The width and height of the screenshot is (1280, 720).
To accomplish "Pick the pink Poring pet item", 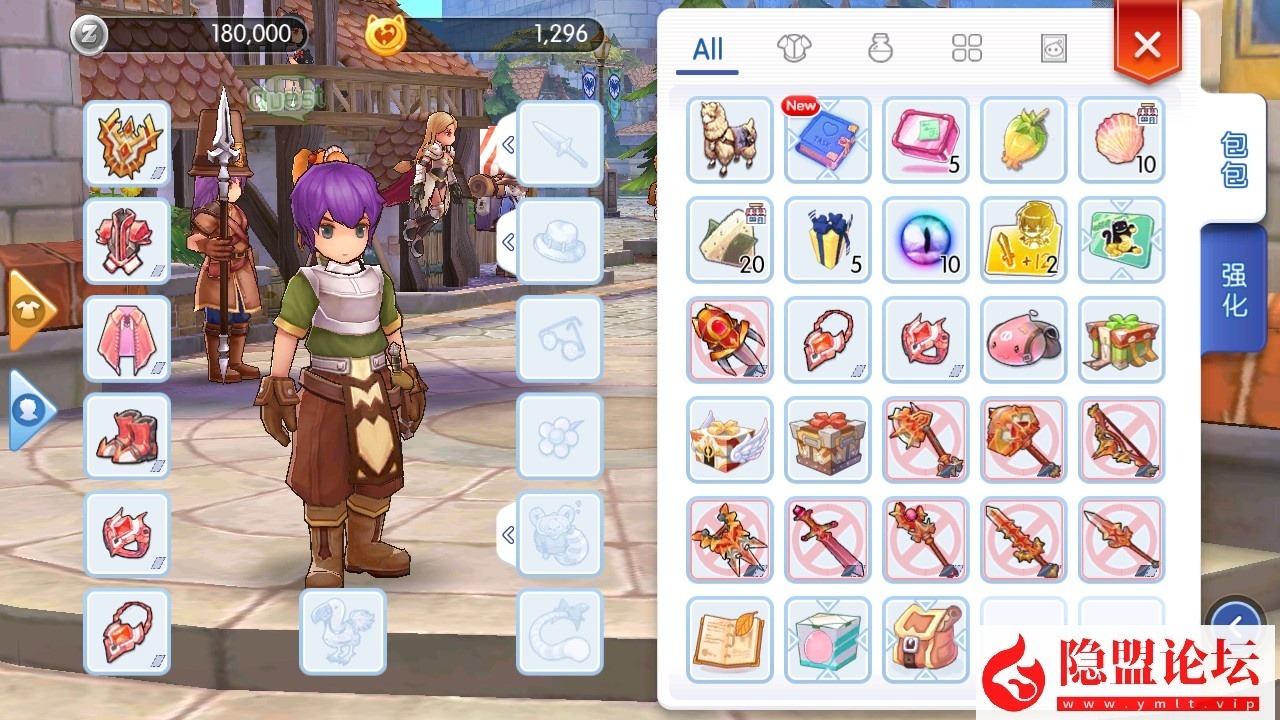I will tap(1024, 340).
